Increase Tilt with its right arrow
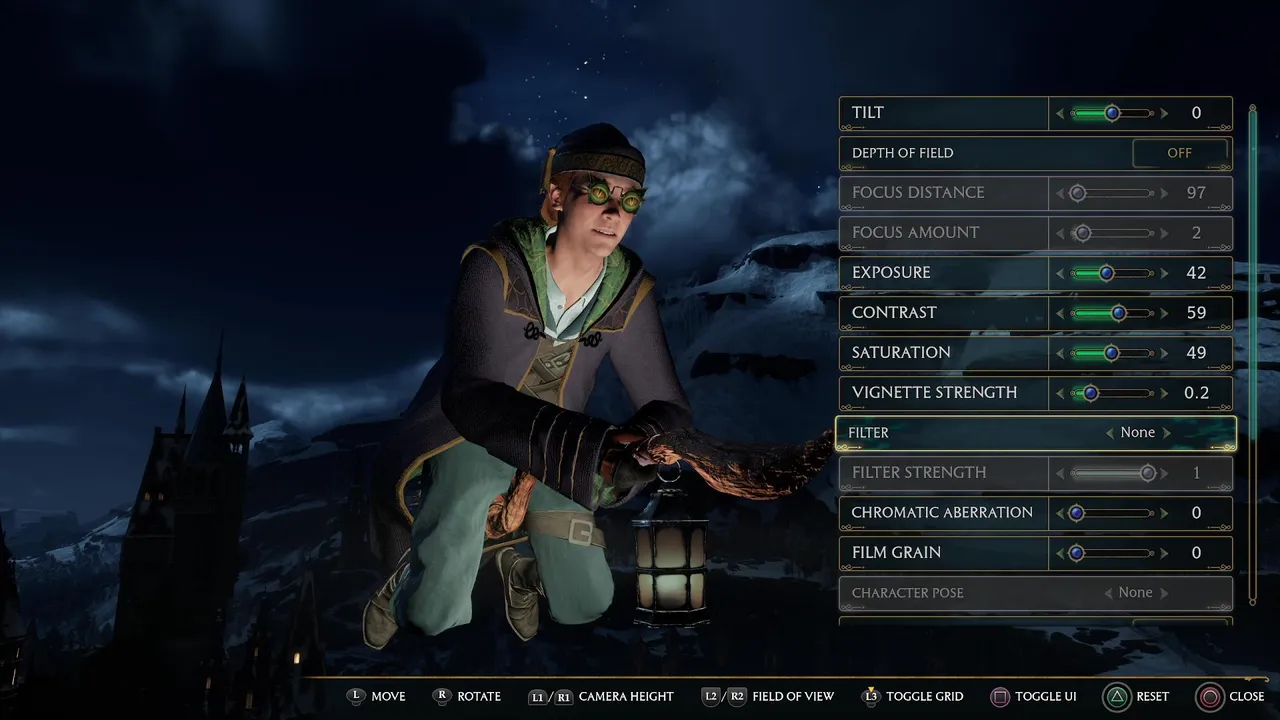This screenshot has height=720, width=1280. point(1164,113)
